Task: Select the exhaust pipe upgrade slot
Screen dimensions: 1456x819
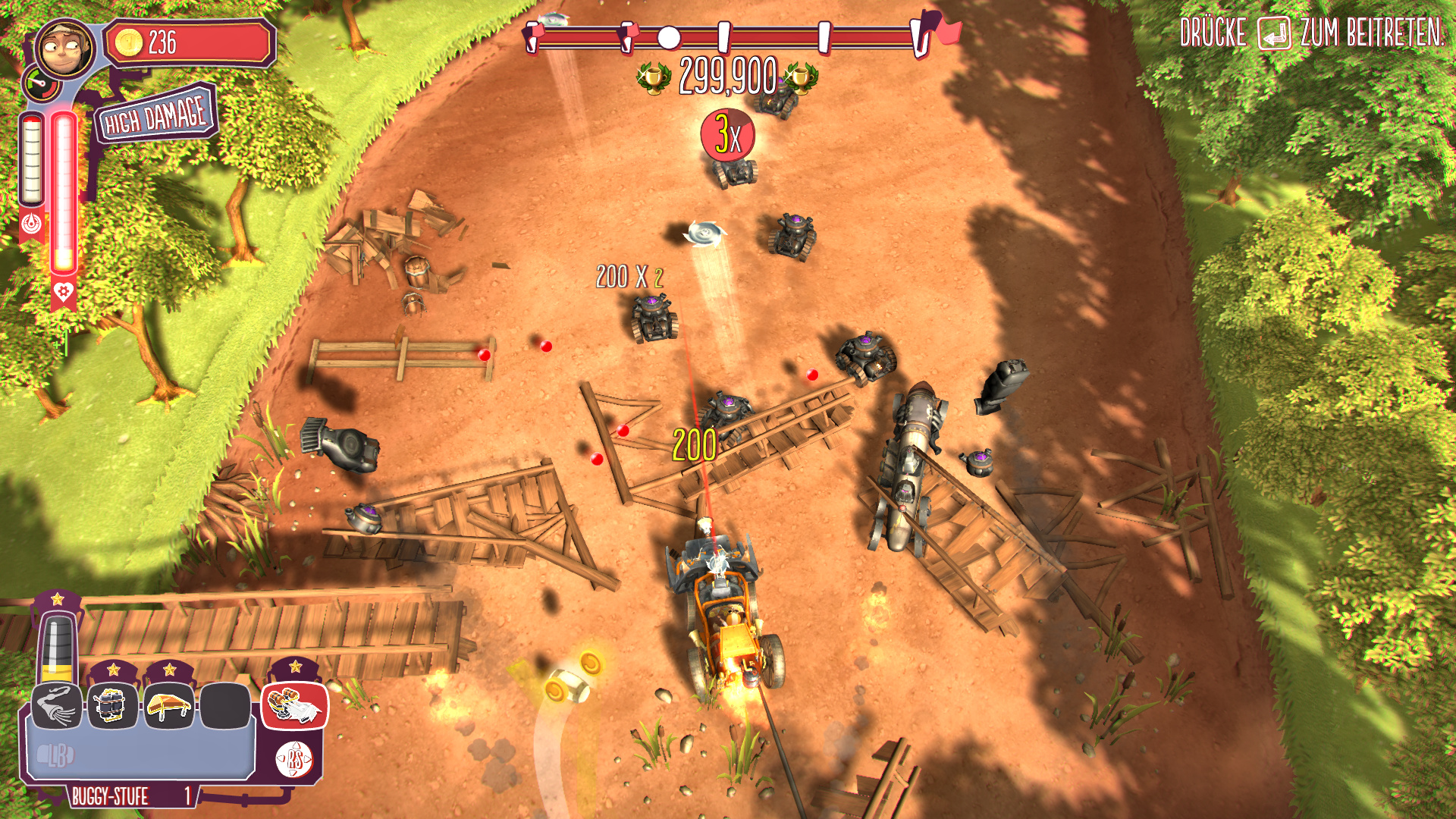Action: point(56,706)
